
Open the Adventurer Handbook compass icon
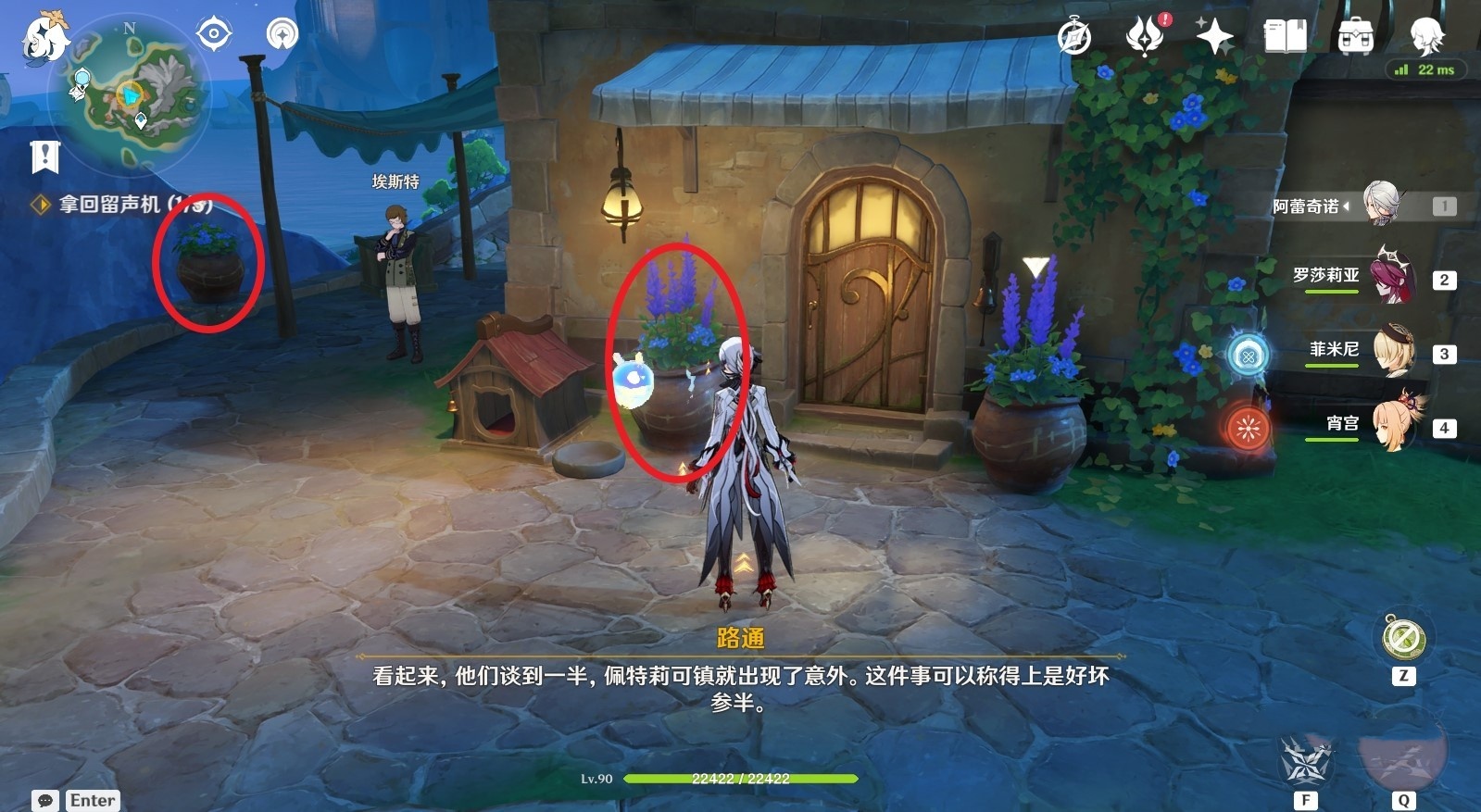1074,38
